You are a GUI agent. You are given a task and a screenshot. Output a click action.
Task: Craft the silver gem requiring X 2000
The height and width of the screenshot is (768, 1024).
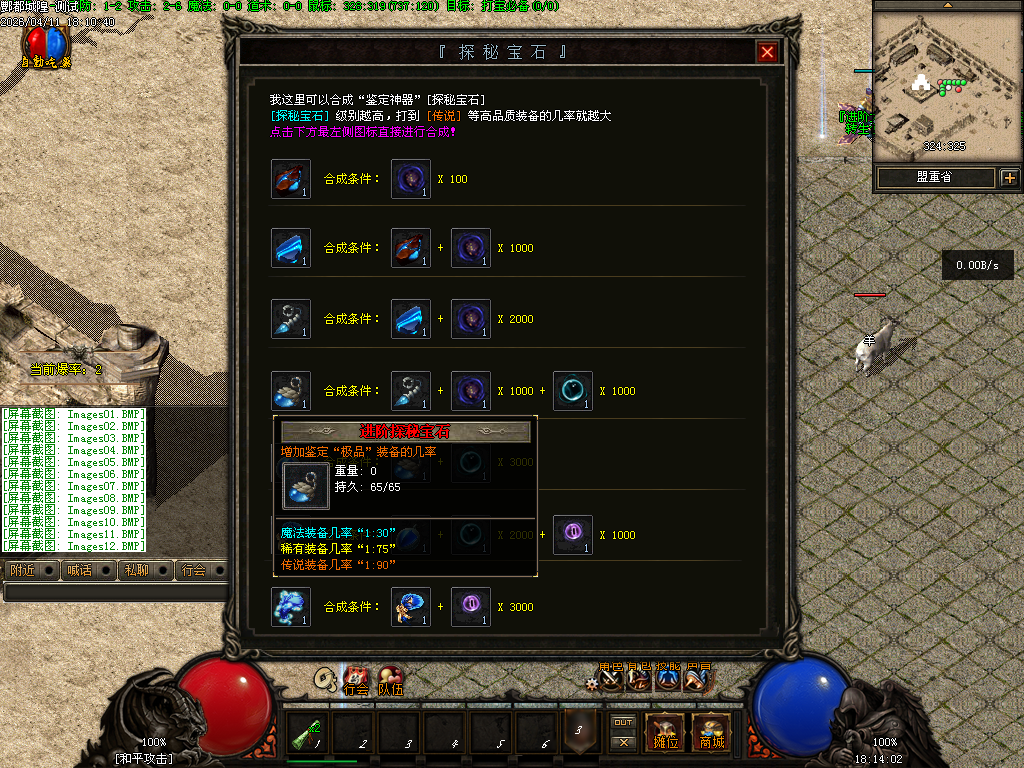coord(291,319)
